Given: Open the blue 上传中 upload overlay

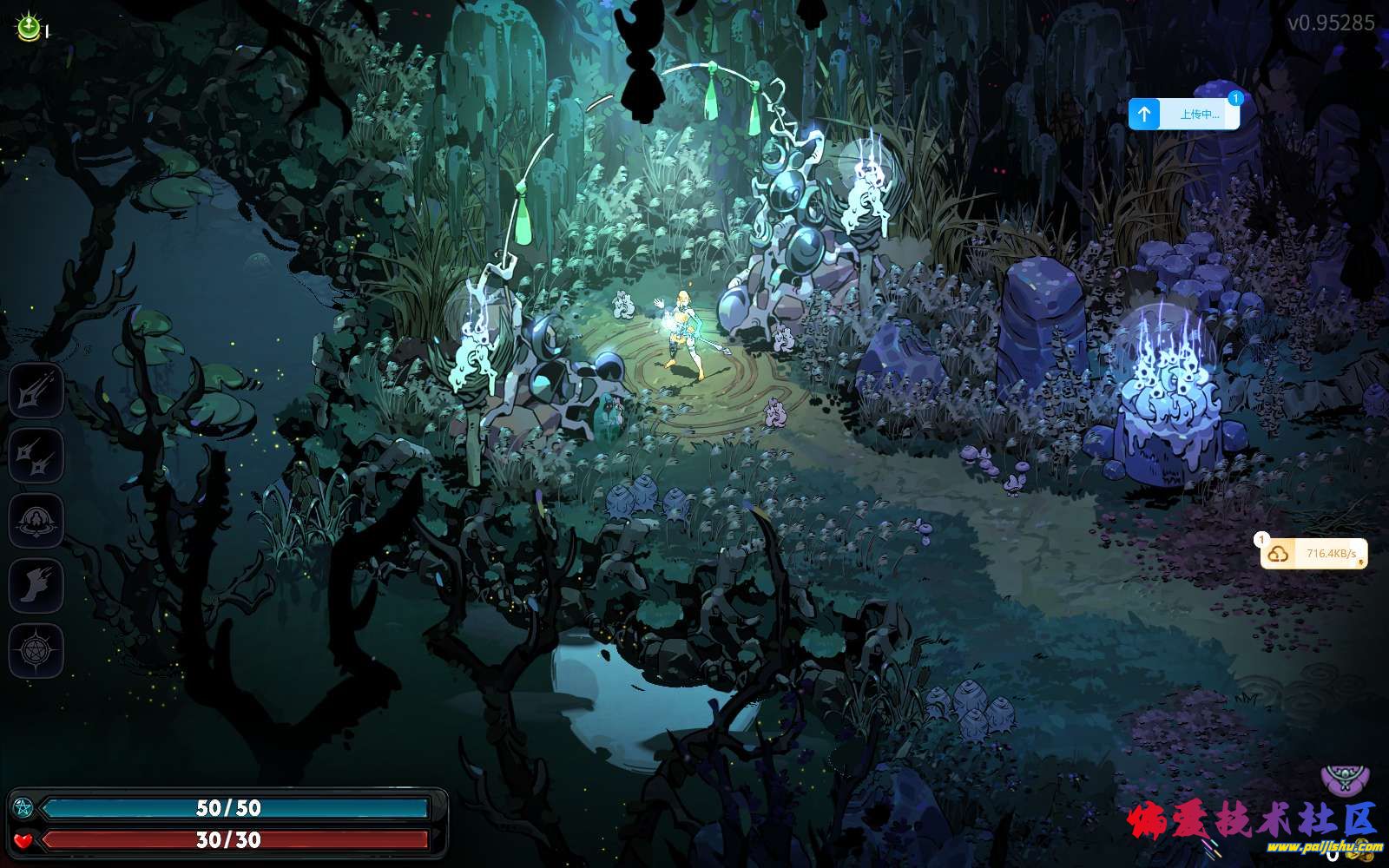Looking at the screenshot, I should pyautogui.click(x=1184, y=114).
